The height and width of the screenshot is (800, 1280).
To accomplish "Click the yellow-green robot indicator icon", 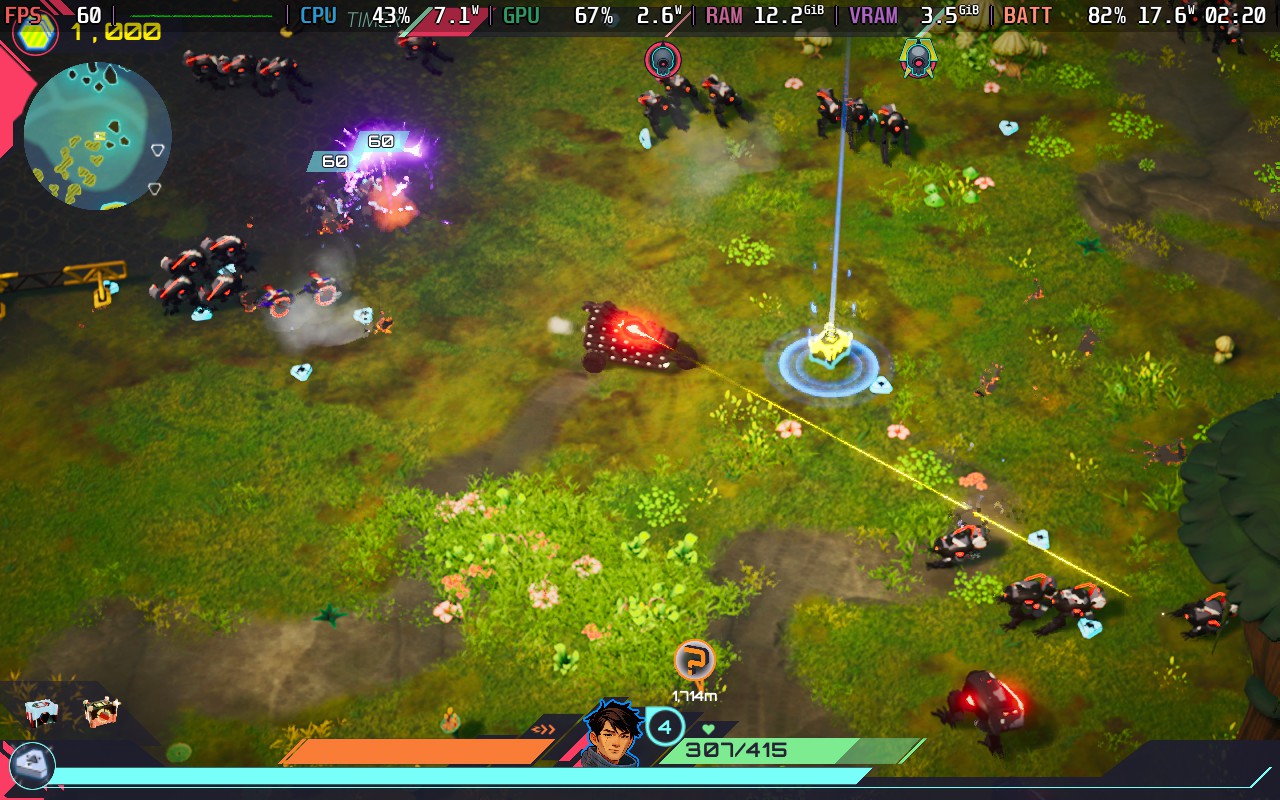I will point(917,57).
